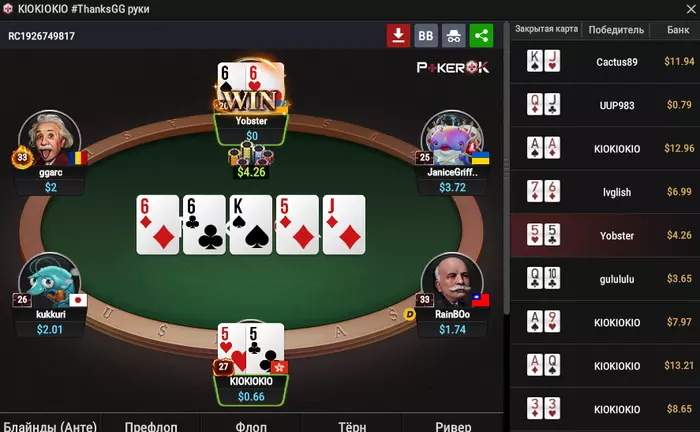
Task: Click the Победитель column header
Action: click(617, 30)
